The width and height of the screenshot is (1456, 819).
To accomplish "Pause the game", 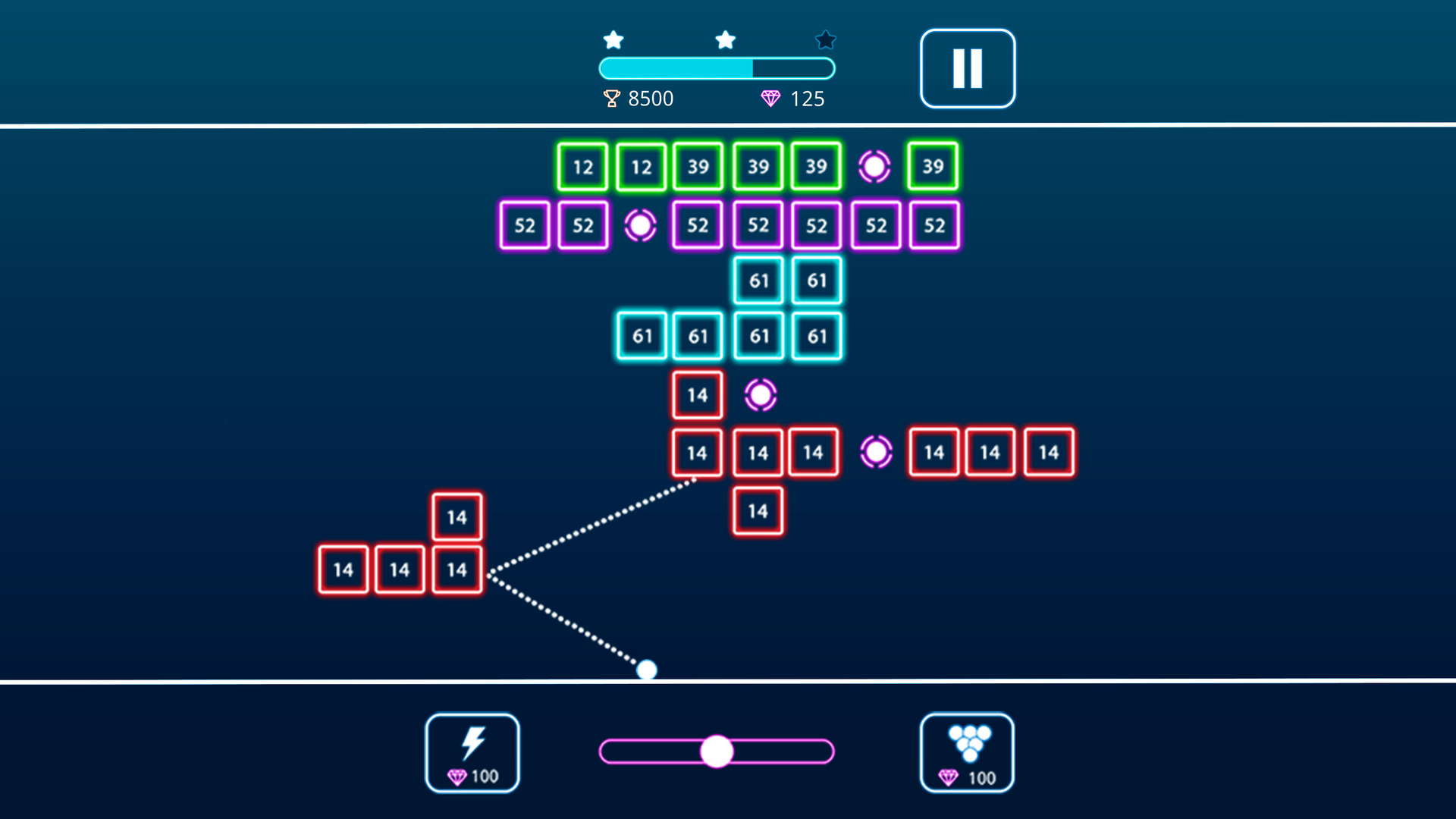I will (x=966, y=67).
